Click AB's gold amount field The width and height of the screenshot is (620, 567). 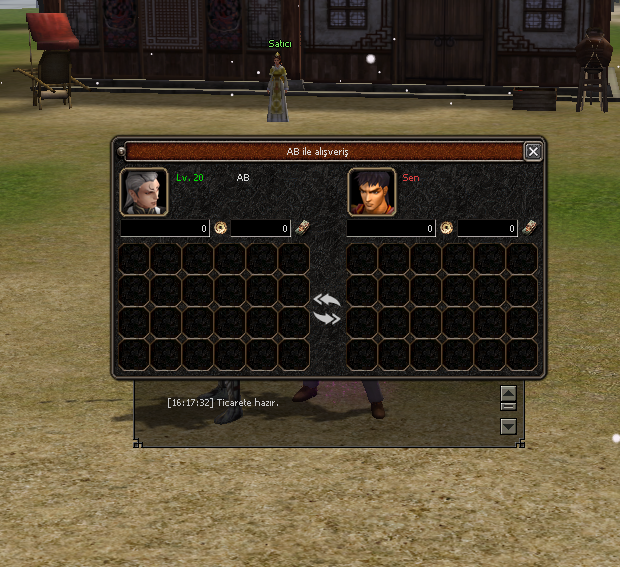pos(165,229)
